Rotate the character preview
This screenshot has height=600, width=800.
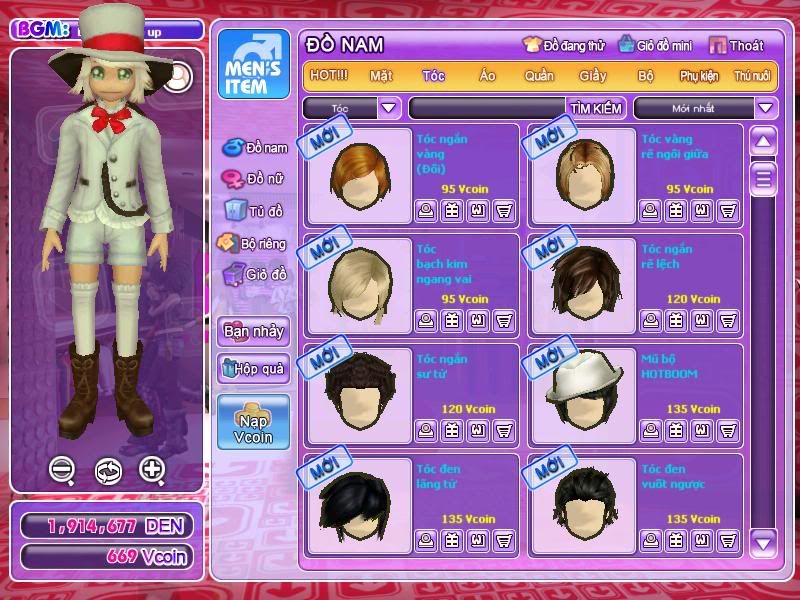[107, 470]
